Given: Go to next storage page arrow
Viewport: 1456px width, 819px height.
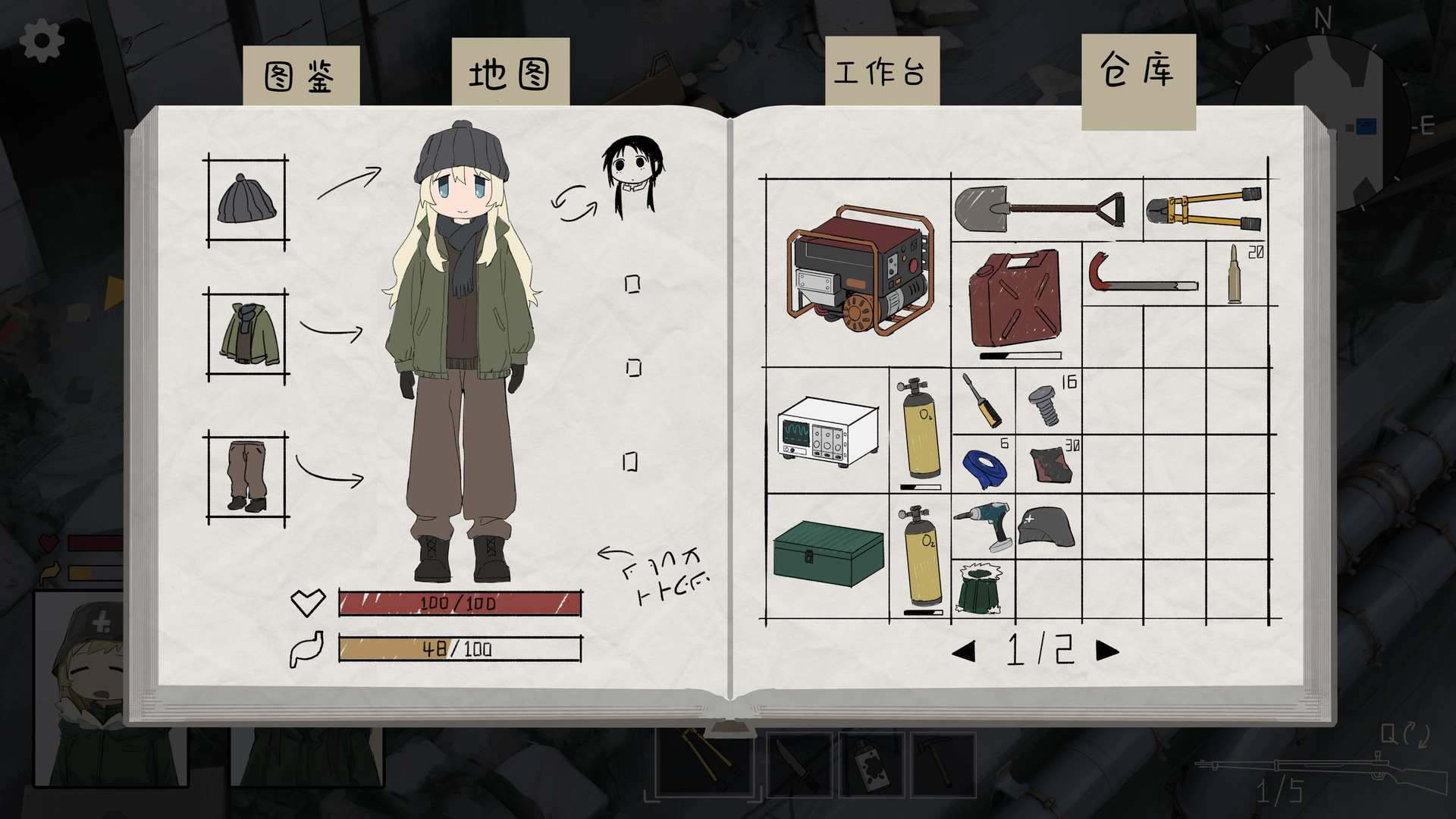Looking at the screenshot, I should tap(1107, 651).
